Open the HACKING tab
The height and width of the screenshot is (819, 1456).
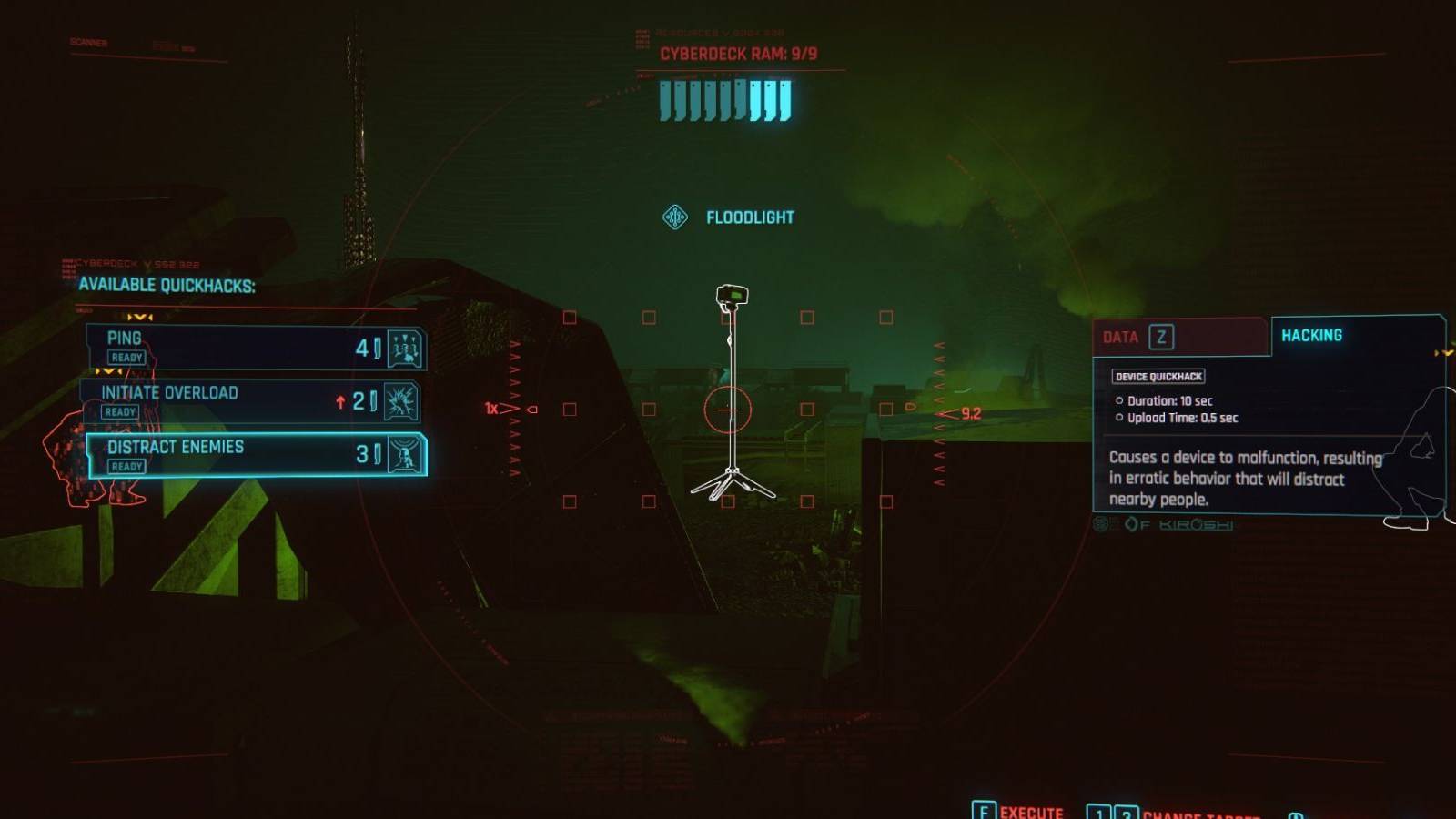(x=1312, y=335)
